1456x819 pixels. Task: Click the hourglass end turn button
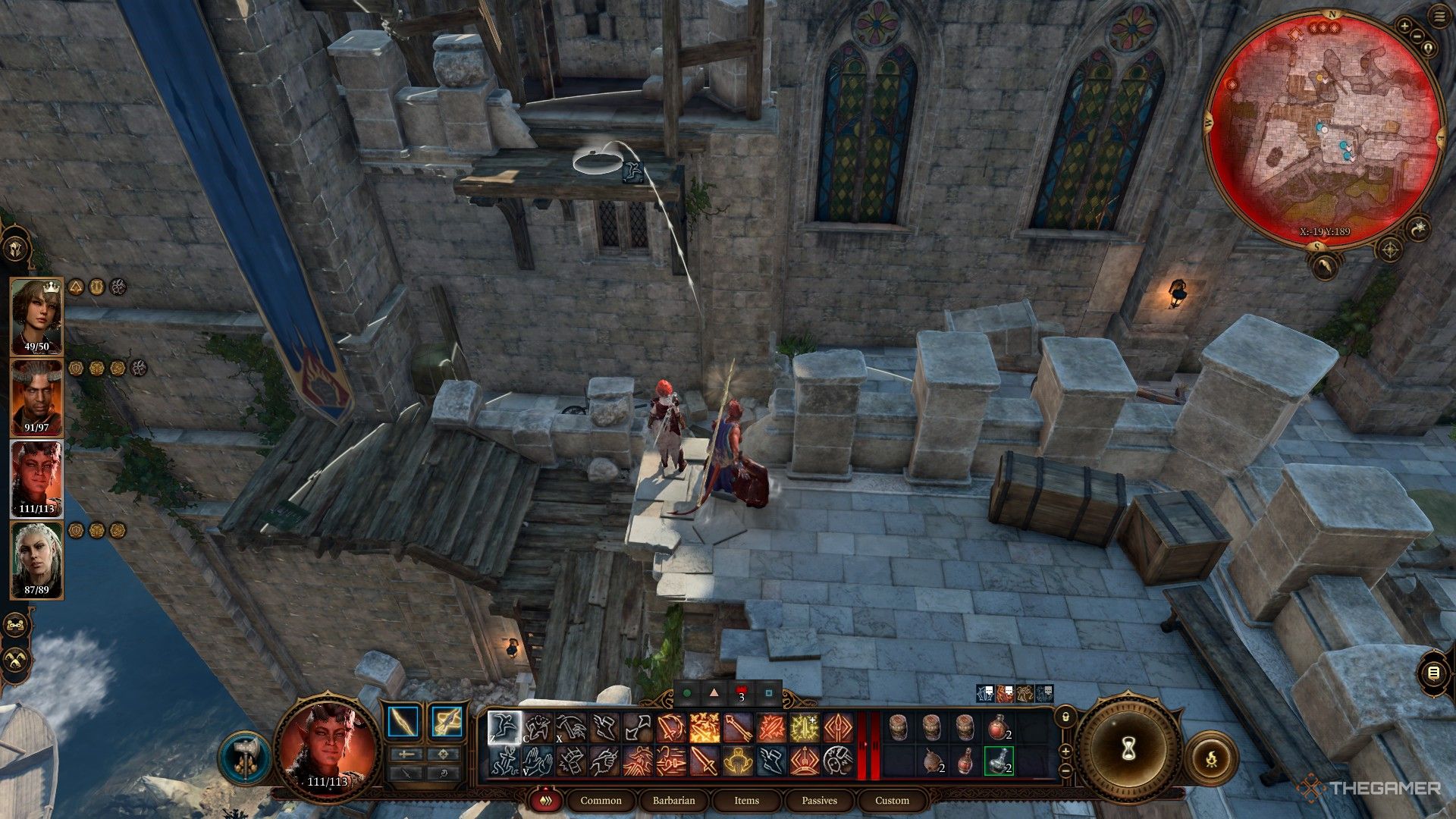(x=1128, y=750)
